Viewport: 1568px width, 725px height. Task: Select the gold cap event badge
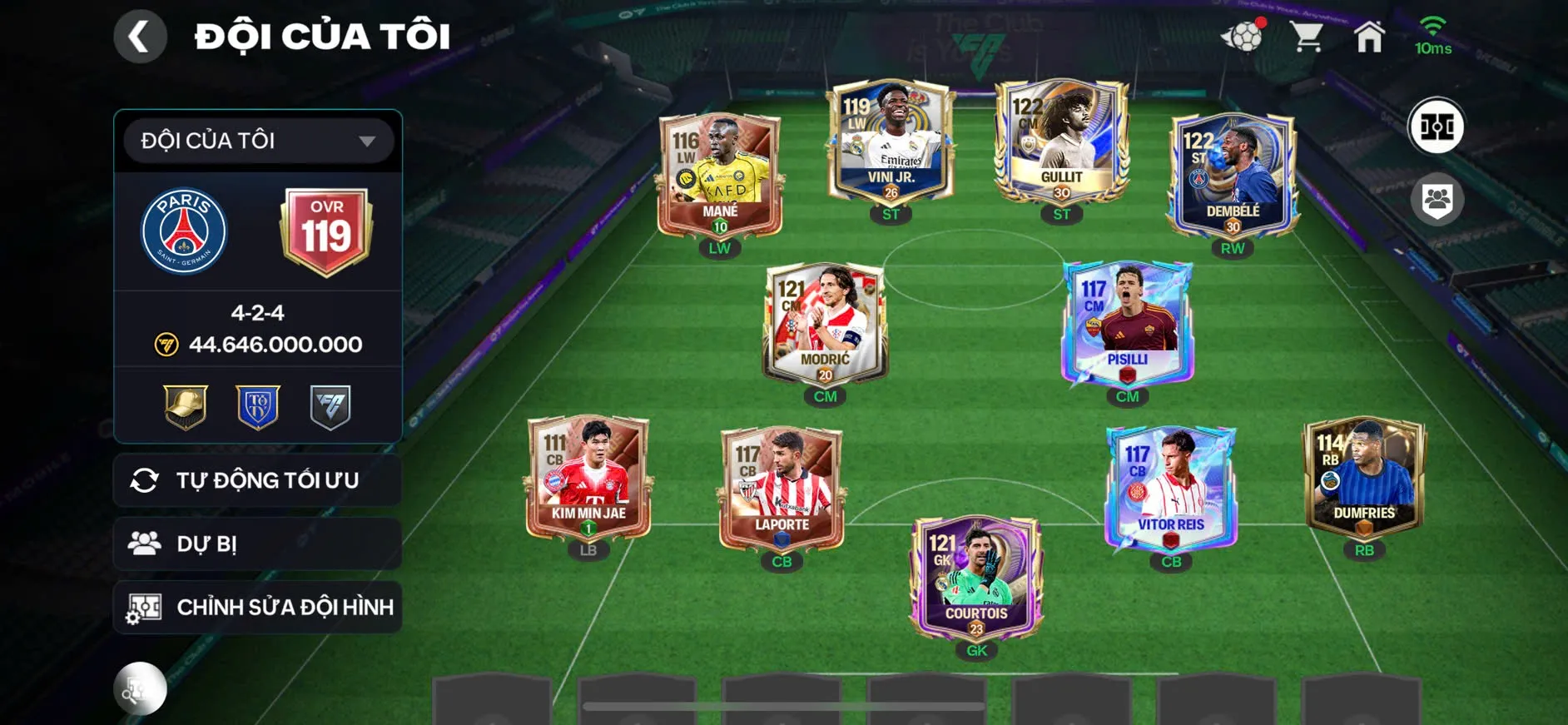click(183, 408)
